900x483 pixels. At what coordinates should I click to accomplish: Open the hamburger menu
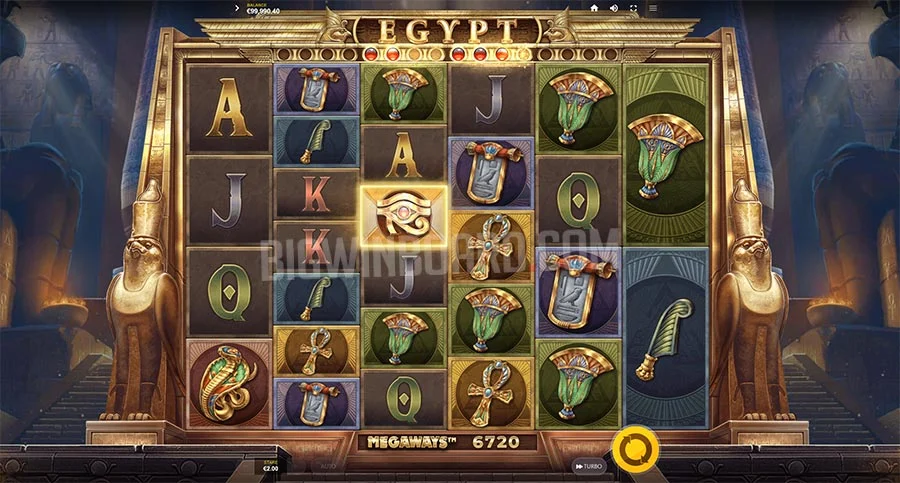(653, 8)
